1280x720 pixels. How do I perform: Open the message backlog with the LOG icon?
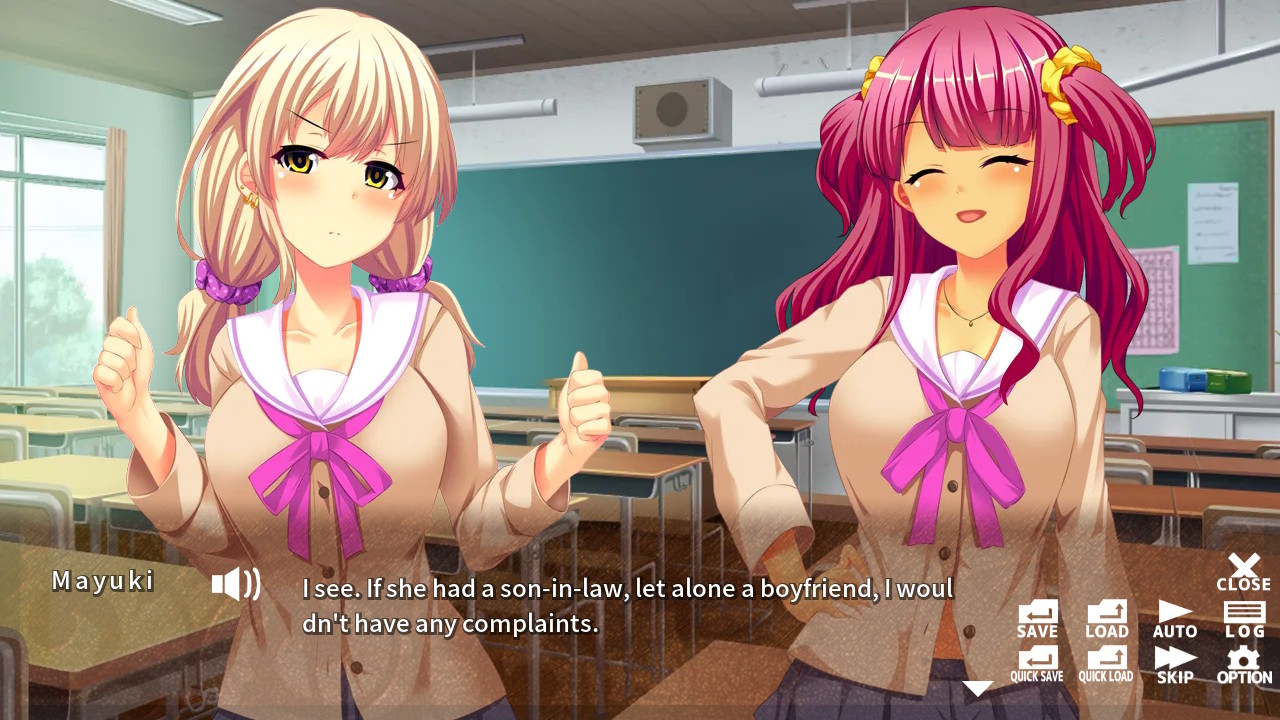[x=1243, y=615]
